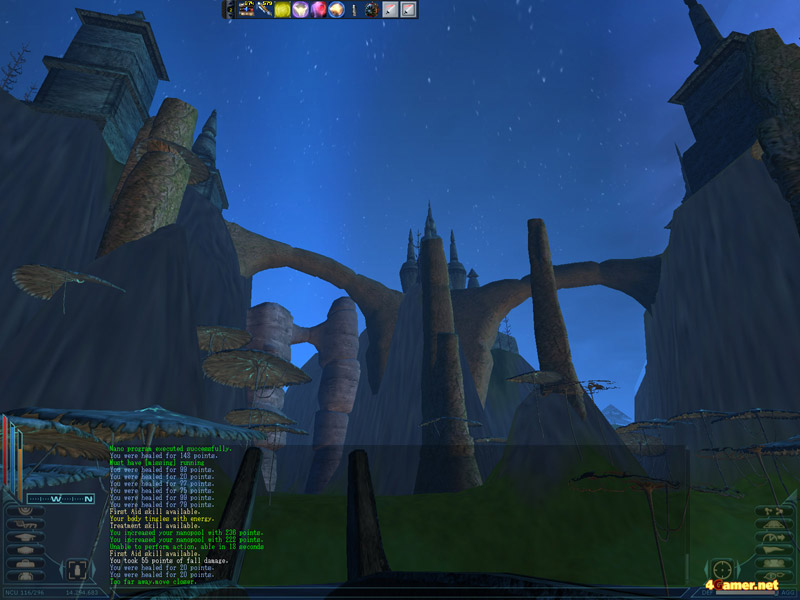Select the pink-red nano program icon
The height and width of the screenshot is (600, 800).
point(318,10)
